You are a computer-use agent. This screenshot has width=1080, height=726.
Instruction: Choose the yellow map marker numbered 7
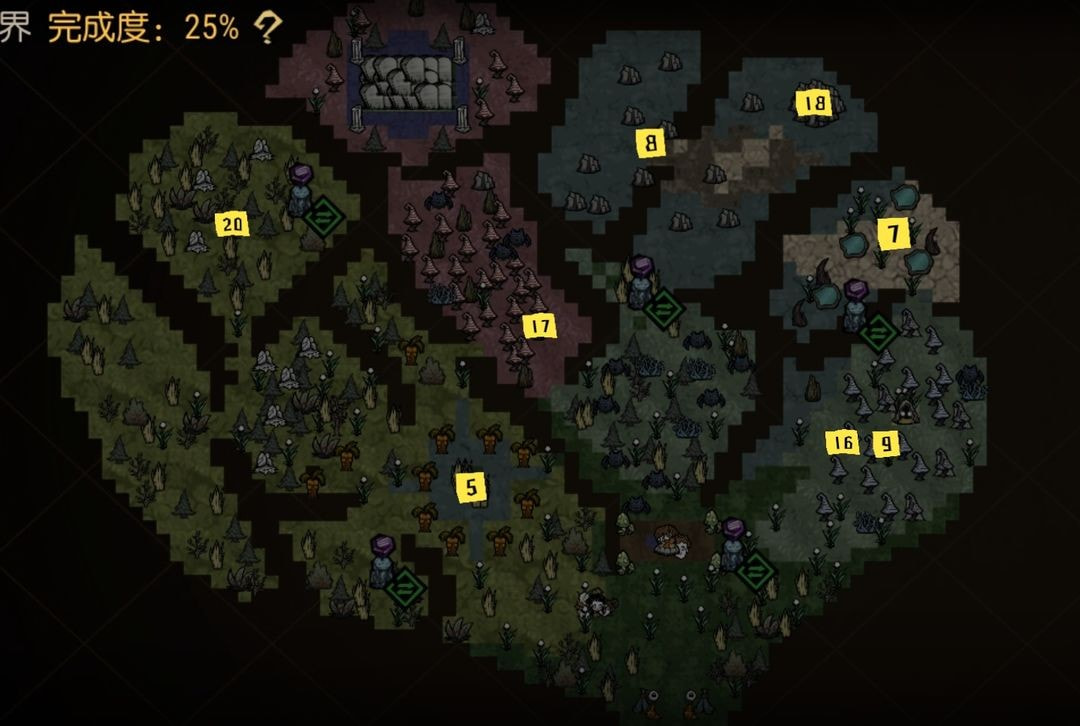pyautogui.click(x=894, y=235)
